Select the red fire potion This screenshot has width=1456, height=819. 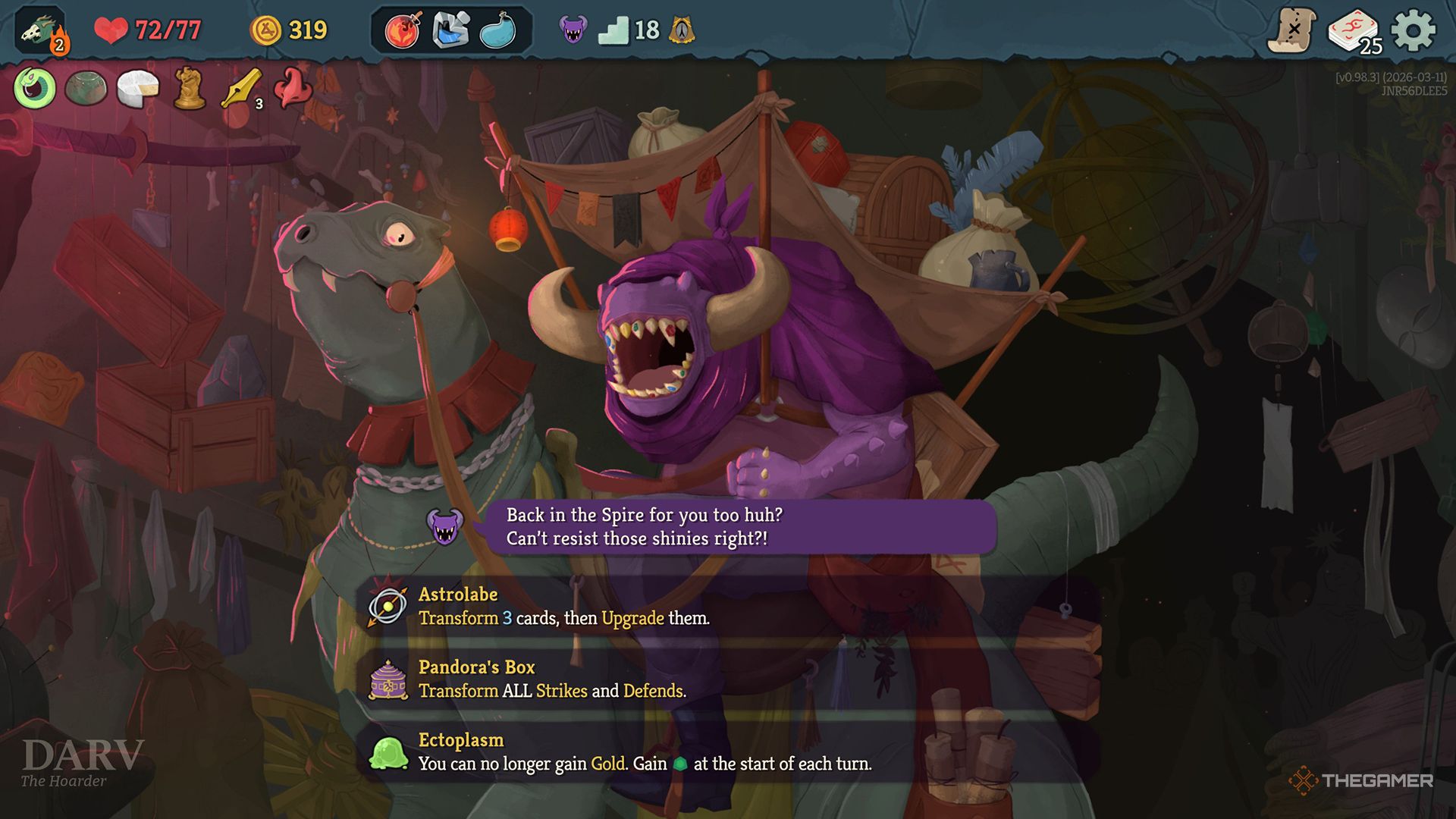pos(403,30)
